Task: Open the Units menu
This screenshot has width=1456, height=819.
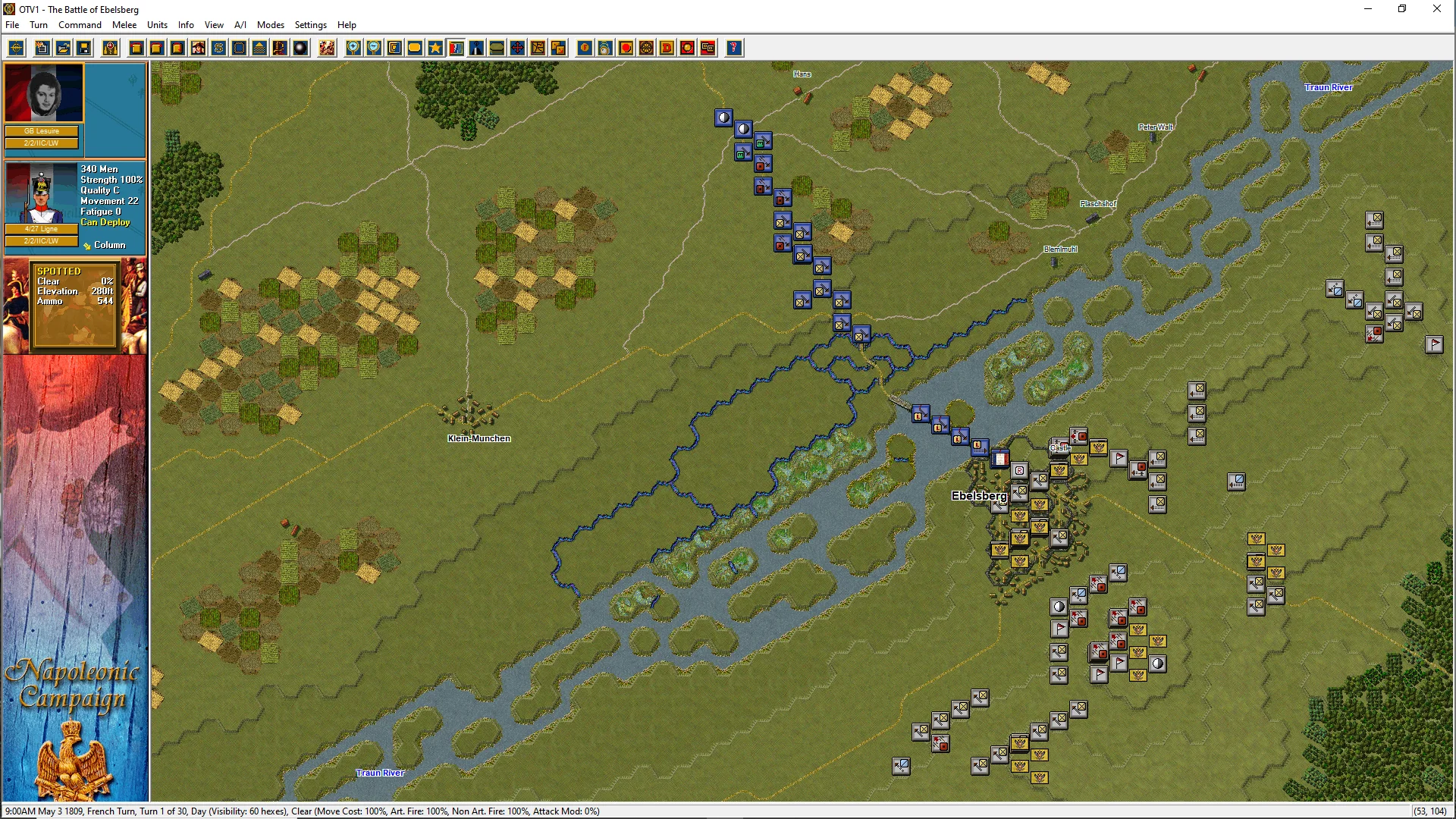Action: point(157,25)
